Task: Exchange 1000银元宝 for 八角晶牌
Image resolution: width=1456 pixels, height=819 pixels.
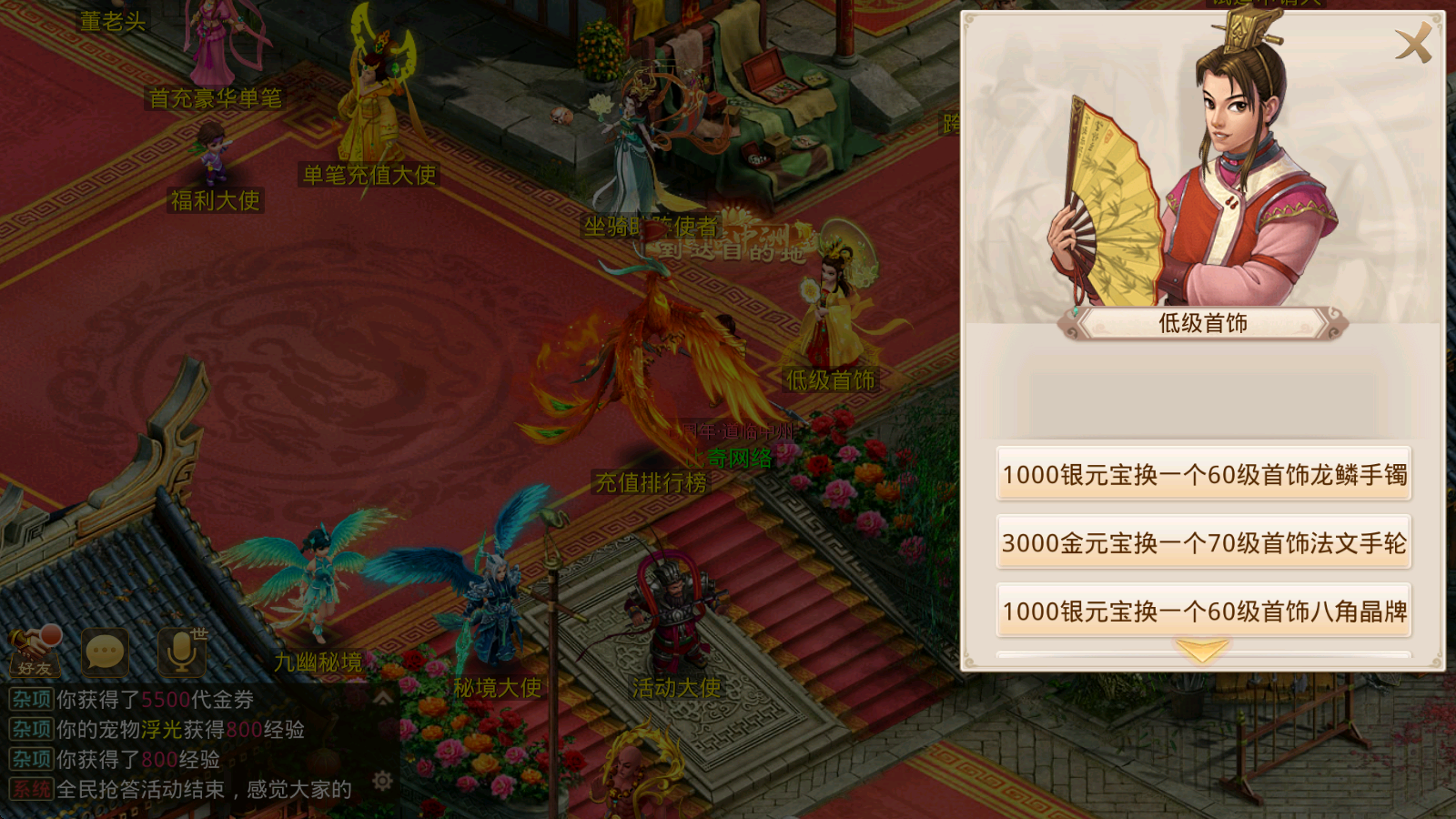Action: 1203,612
